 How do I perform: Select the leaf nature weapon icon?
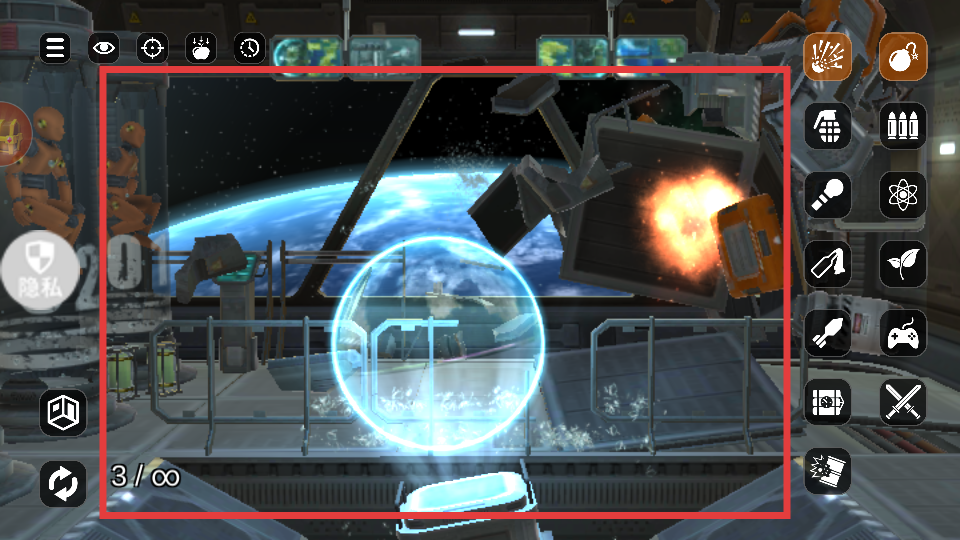point(903,264)
